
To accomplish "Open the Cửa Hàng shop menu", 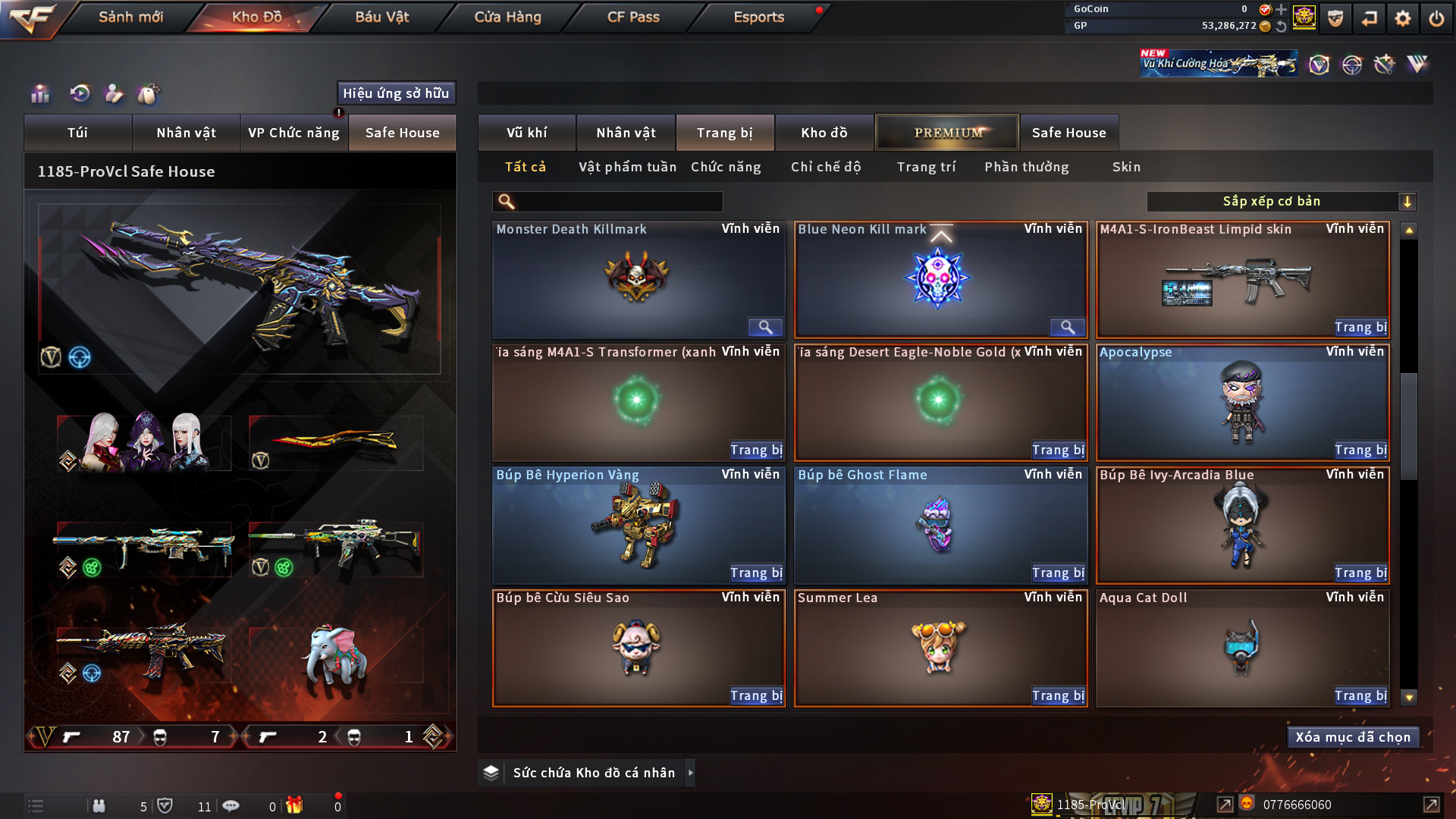I will pos(507,17).
